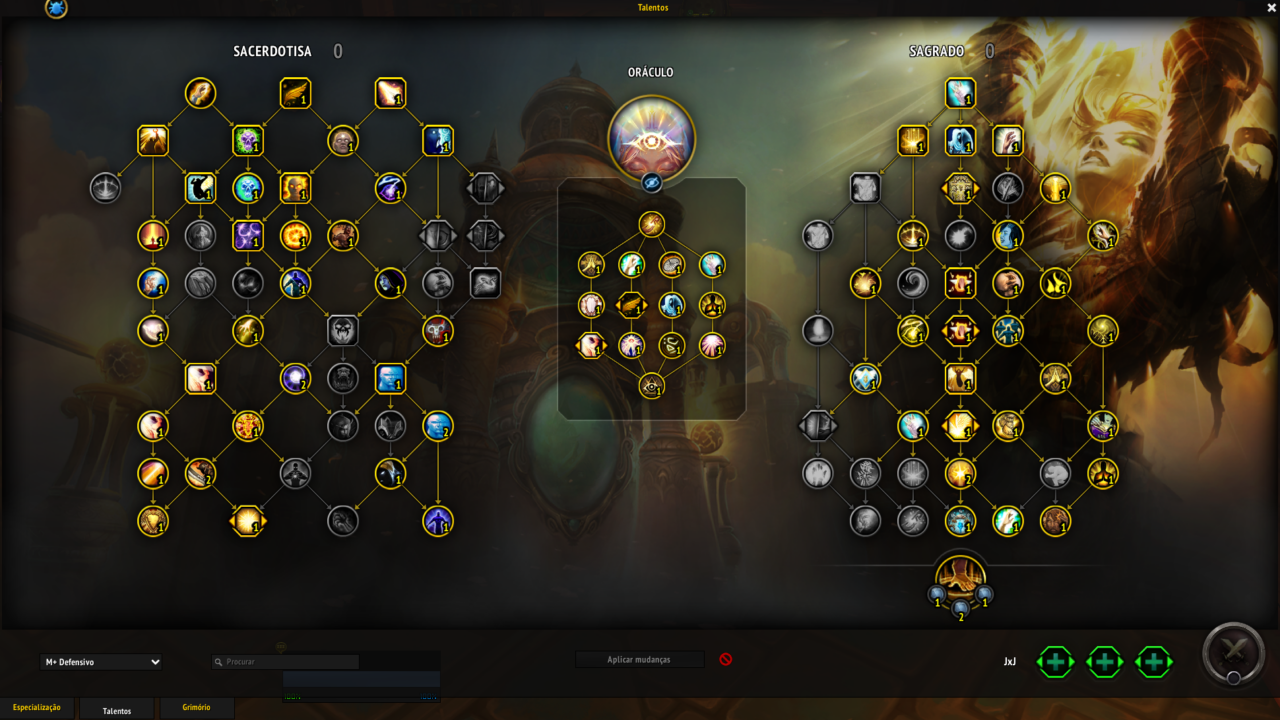1280x720 pixels.
Task: Select the large Oráculo hero talent portrait
Action: point(652,138)
